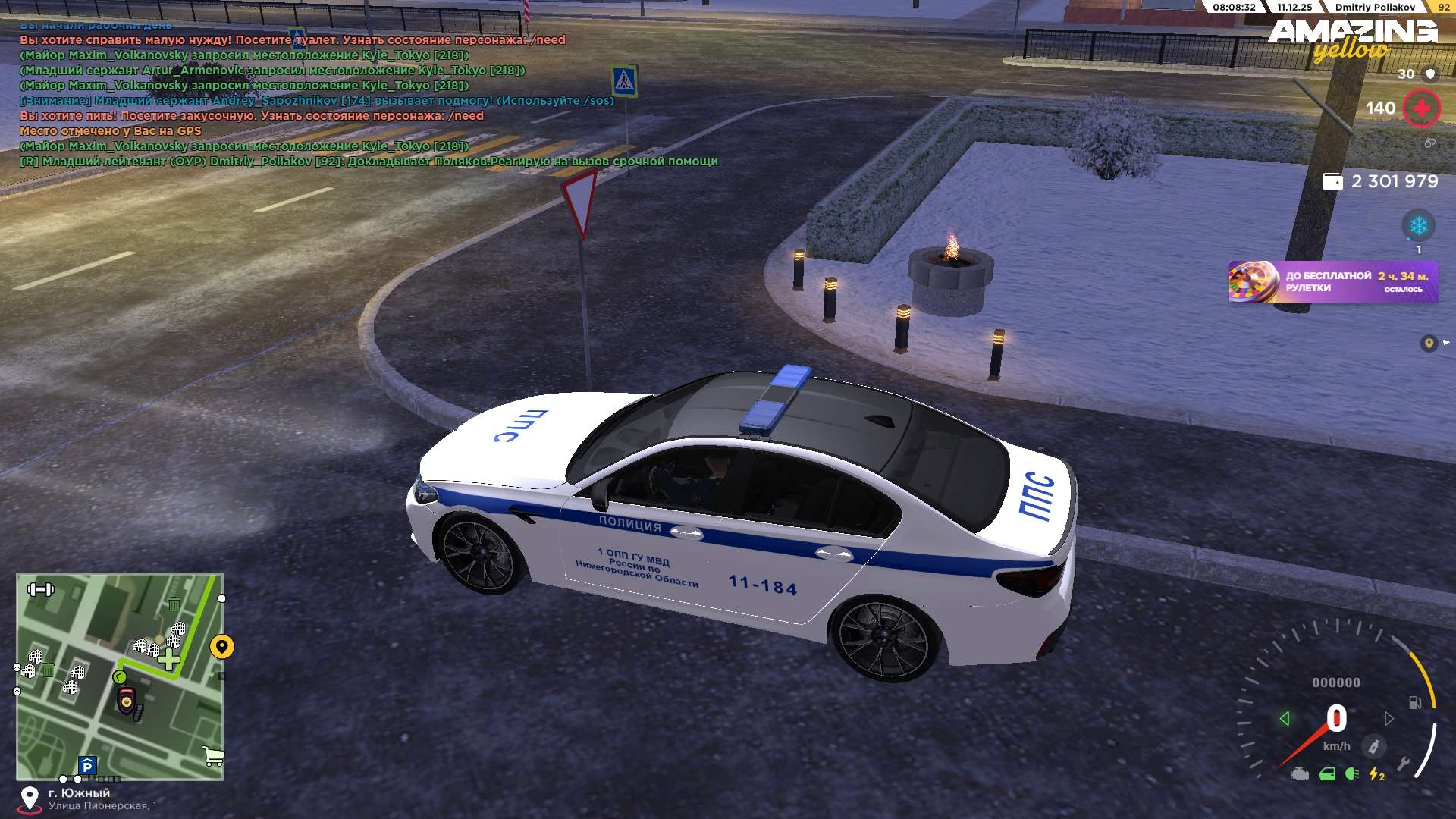Click the small location pin icon under roulette banner
The width and height of the screenshot is (1456, 819).
click(1429, 344)
